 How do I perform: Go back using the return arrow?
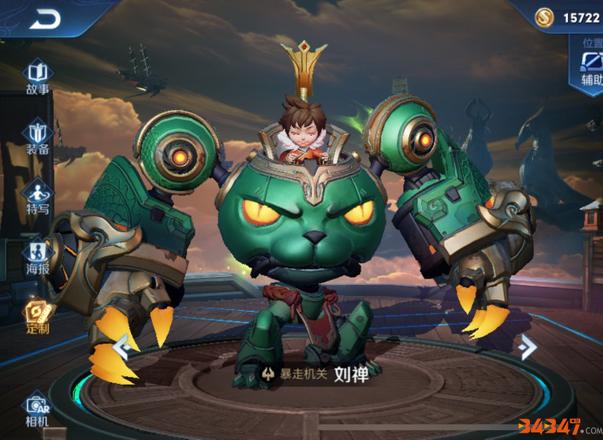coord(45,19)
